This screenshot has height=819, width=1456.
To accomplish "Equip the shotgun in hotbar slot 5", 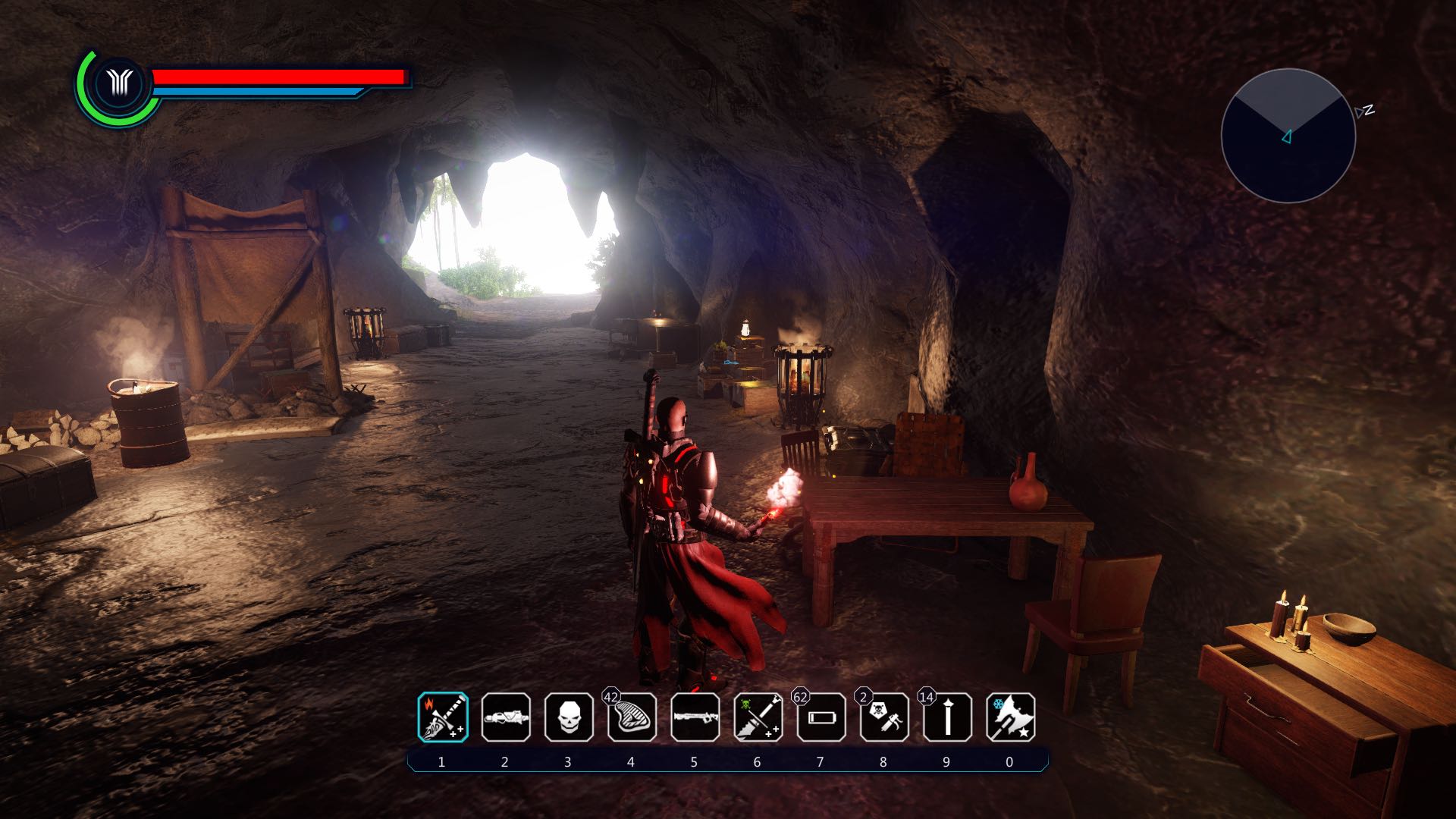I will click(695, 717).
